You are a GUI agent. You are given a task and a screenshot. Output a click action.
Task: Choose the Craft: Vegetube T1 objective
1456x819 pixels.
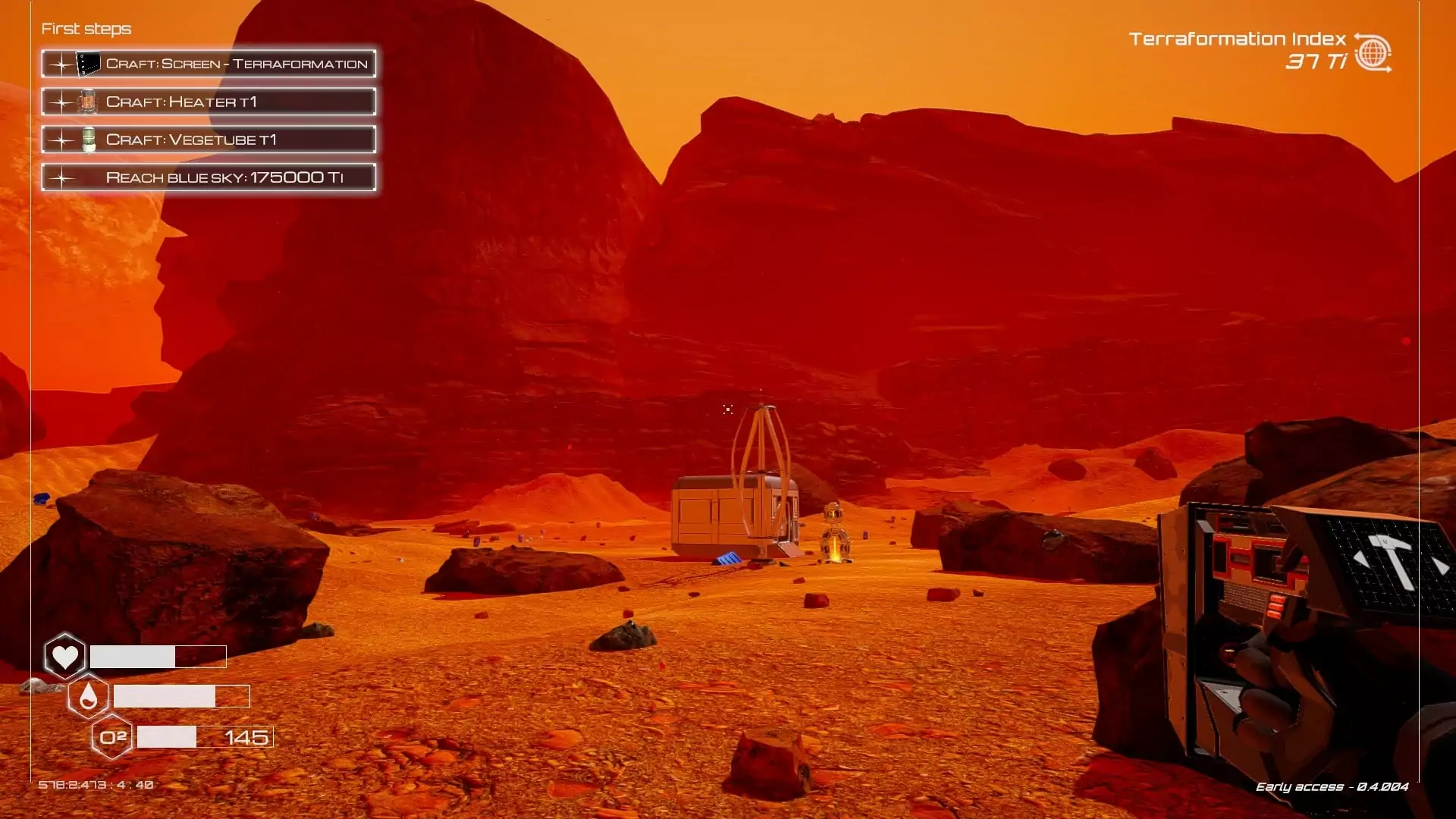209,140
